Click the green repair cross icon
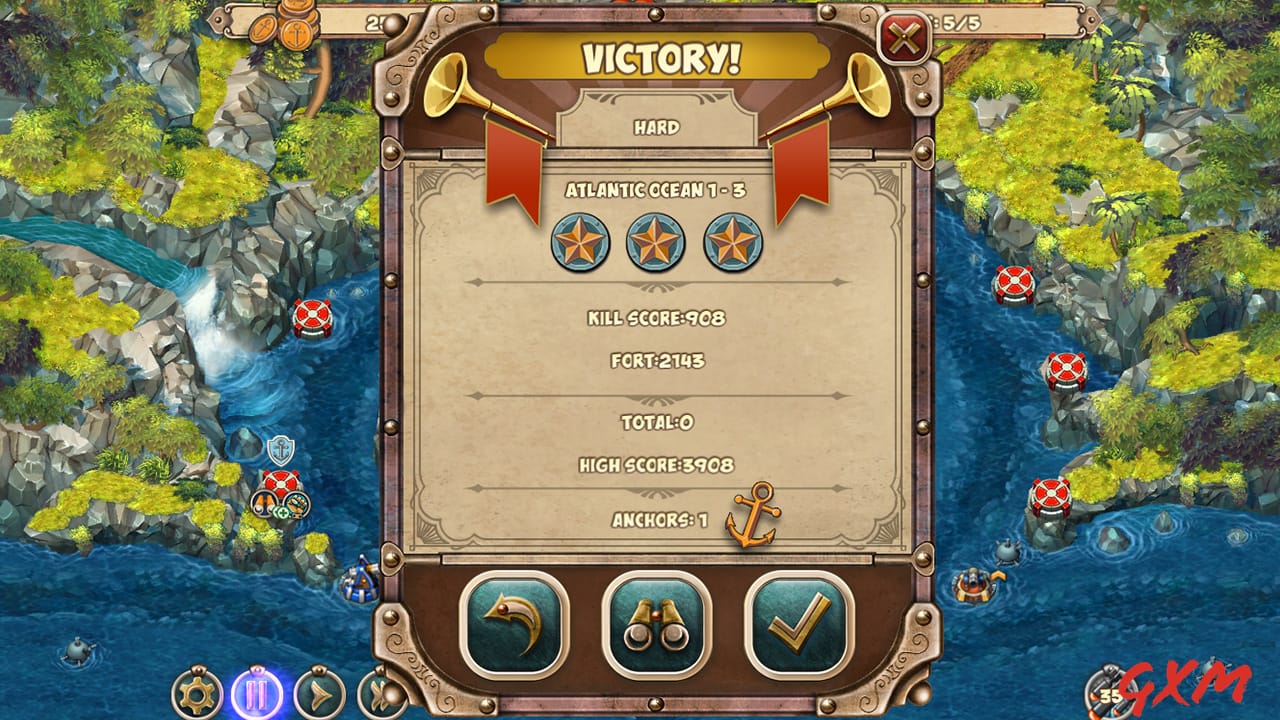This screenshot has width=1280, height=720. [282, 512]
